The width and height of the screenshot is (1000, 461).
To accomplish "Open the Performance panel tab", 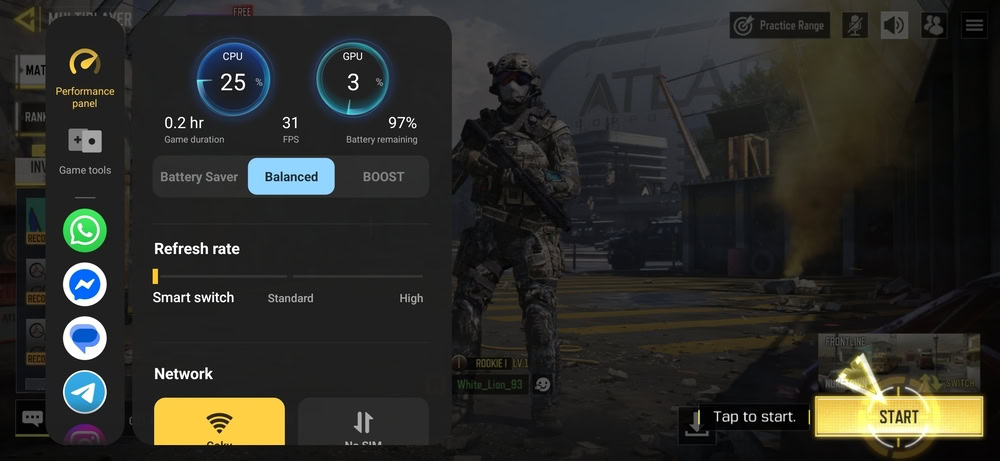I will (85, 78).
